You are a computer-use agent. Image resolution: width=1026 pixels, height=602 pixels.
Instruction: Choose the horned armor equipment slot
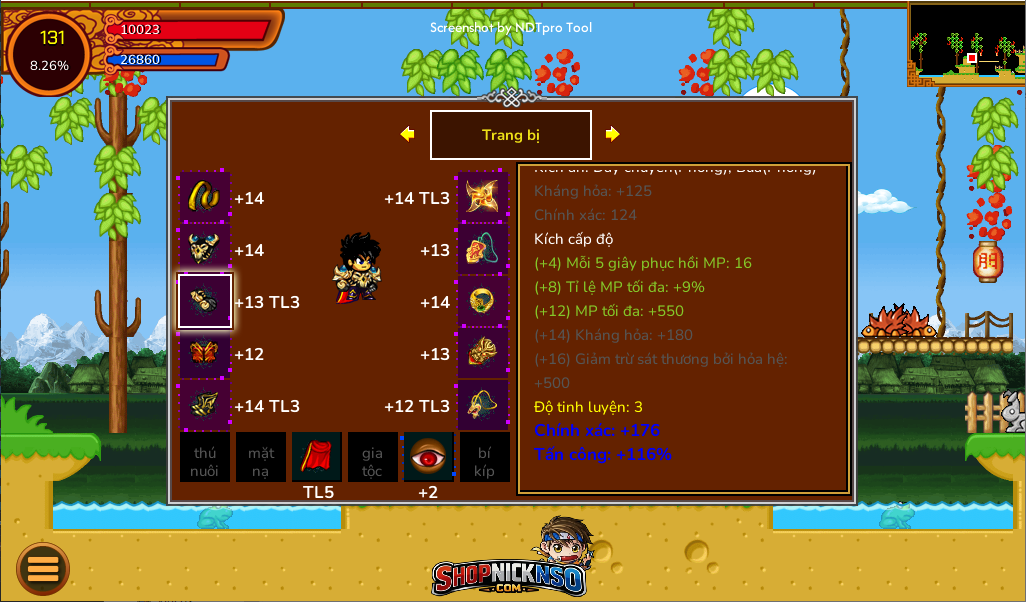(x=205, y=250)
